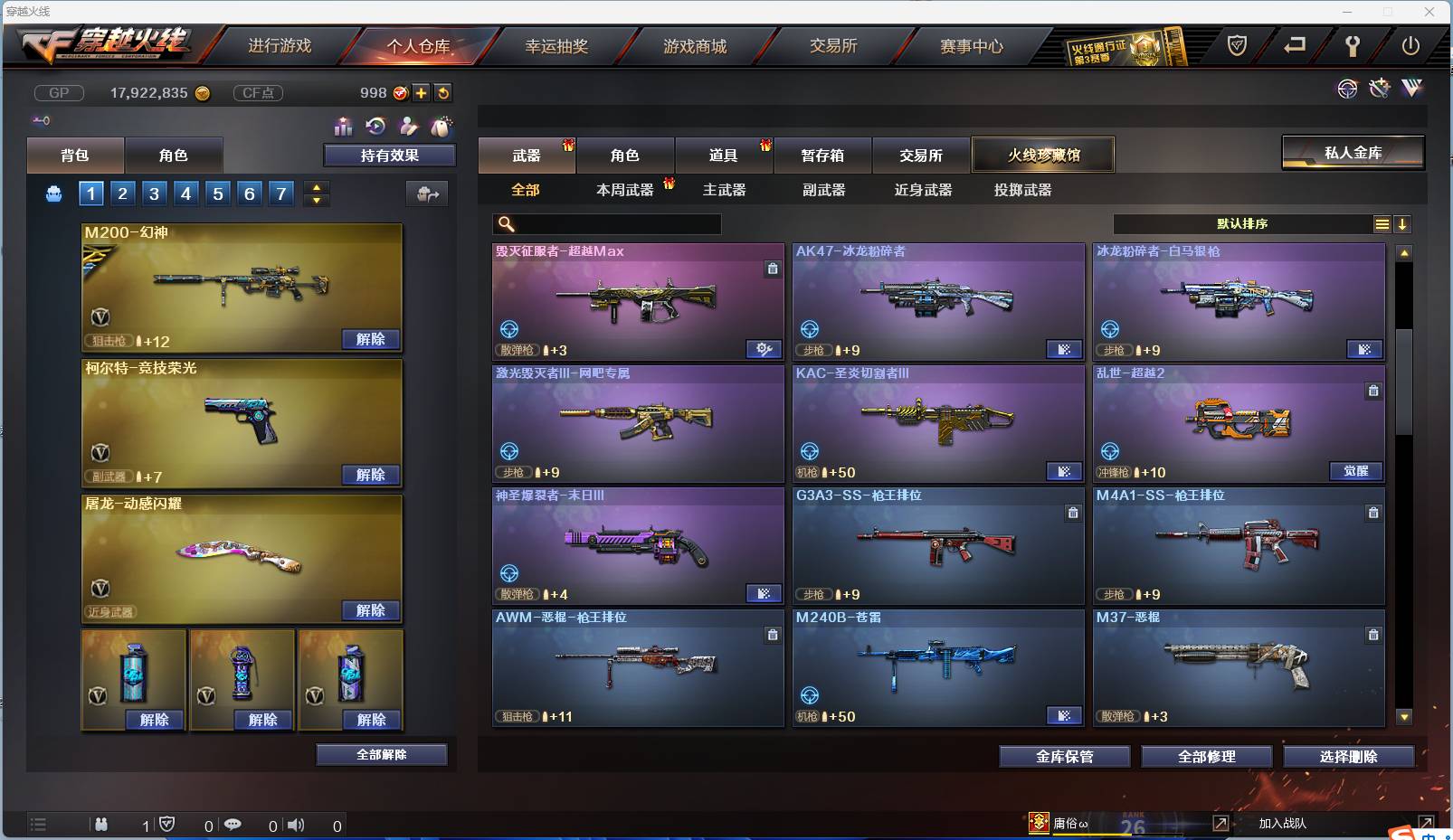Click the replay circular-arrow icon above the backpack
Screen dimensions: 1453x840
[375, 127]
